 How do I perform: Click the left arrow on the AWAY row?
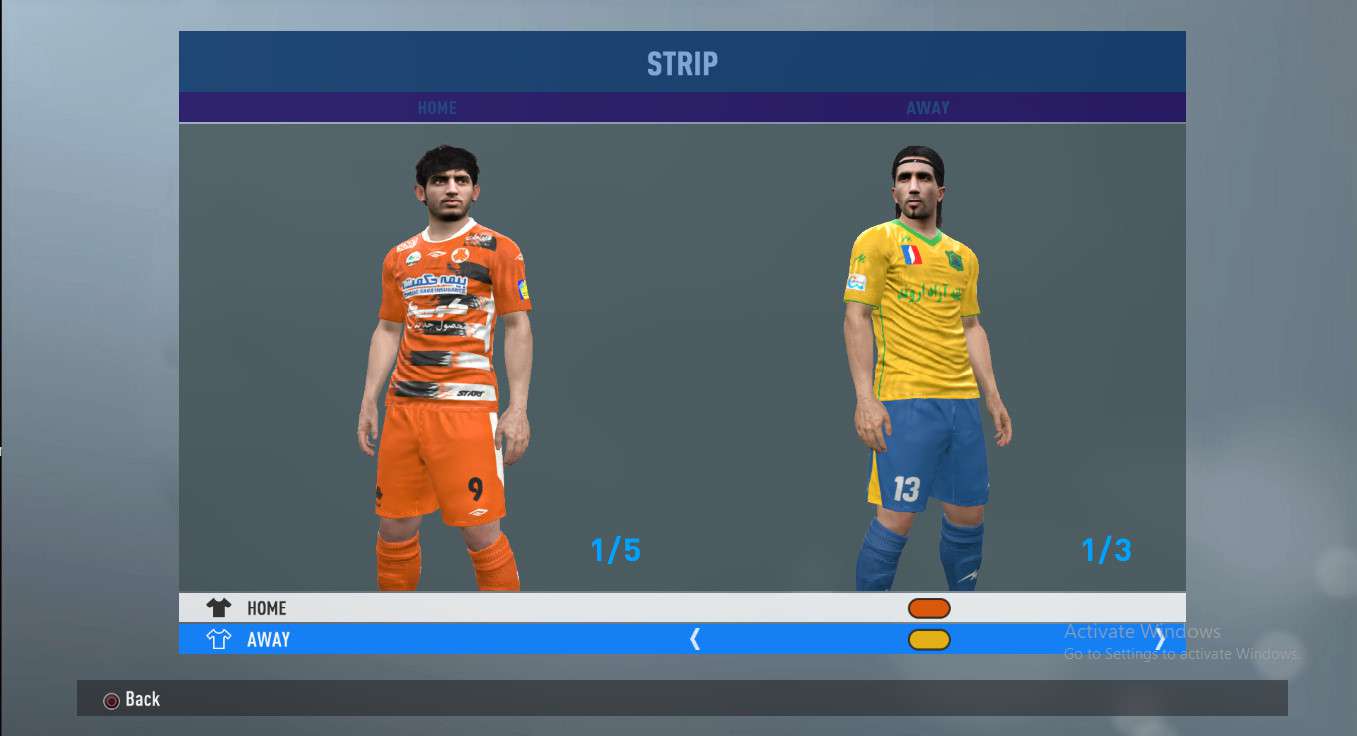click(x=695, y=640)
